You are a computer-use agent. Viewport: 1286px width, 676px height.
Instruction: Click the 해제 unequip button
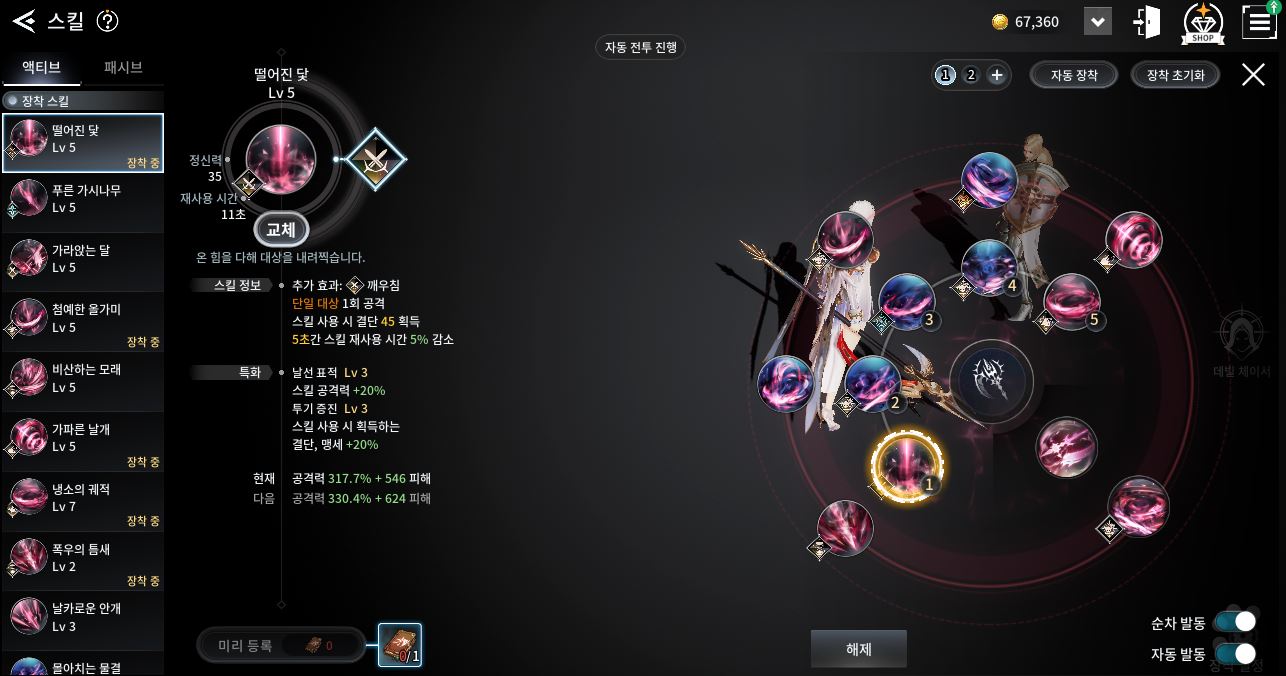coord(858,649)
